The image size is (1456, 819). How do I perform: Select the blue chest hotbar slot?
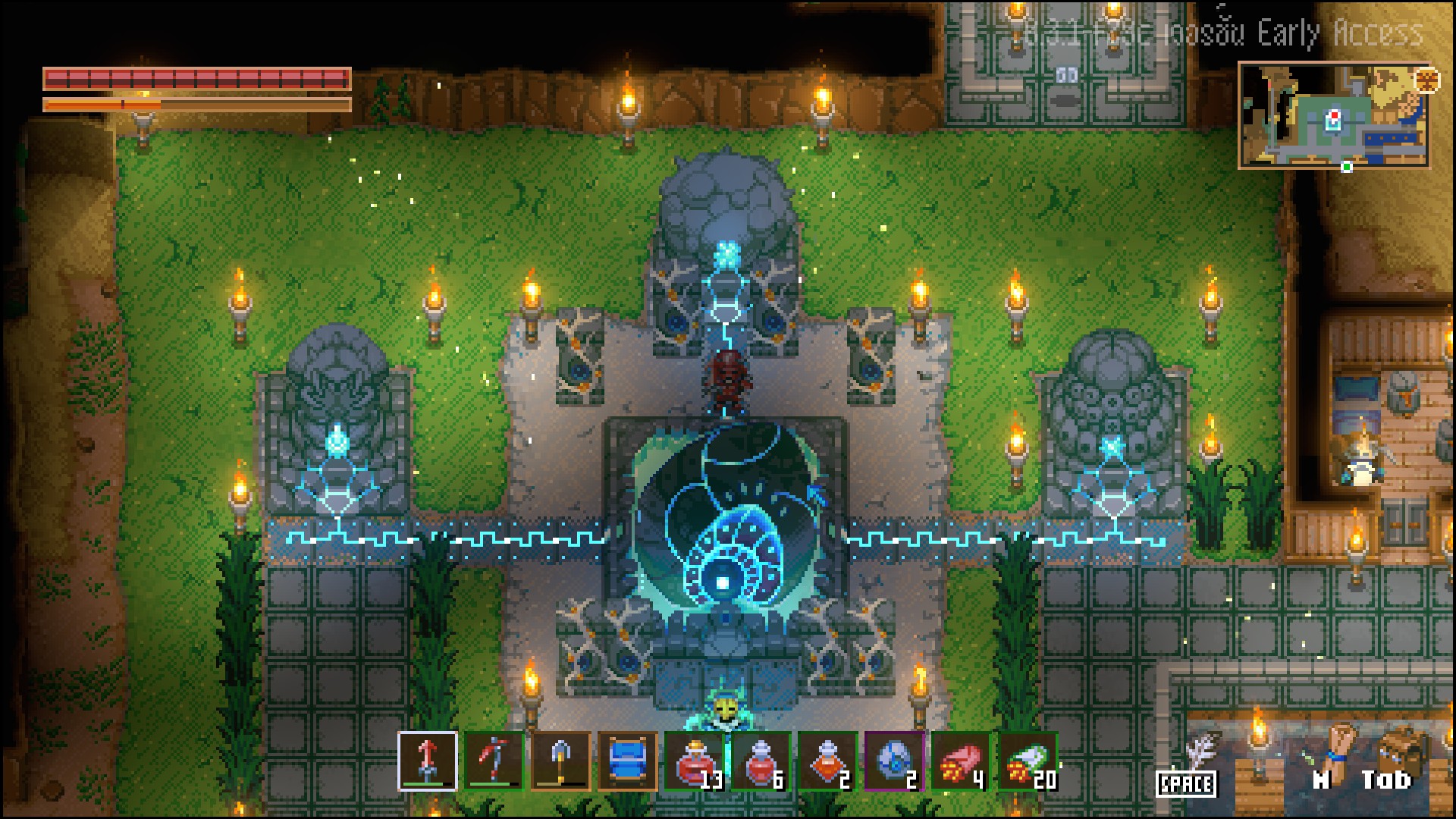point(627,761)
